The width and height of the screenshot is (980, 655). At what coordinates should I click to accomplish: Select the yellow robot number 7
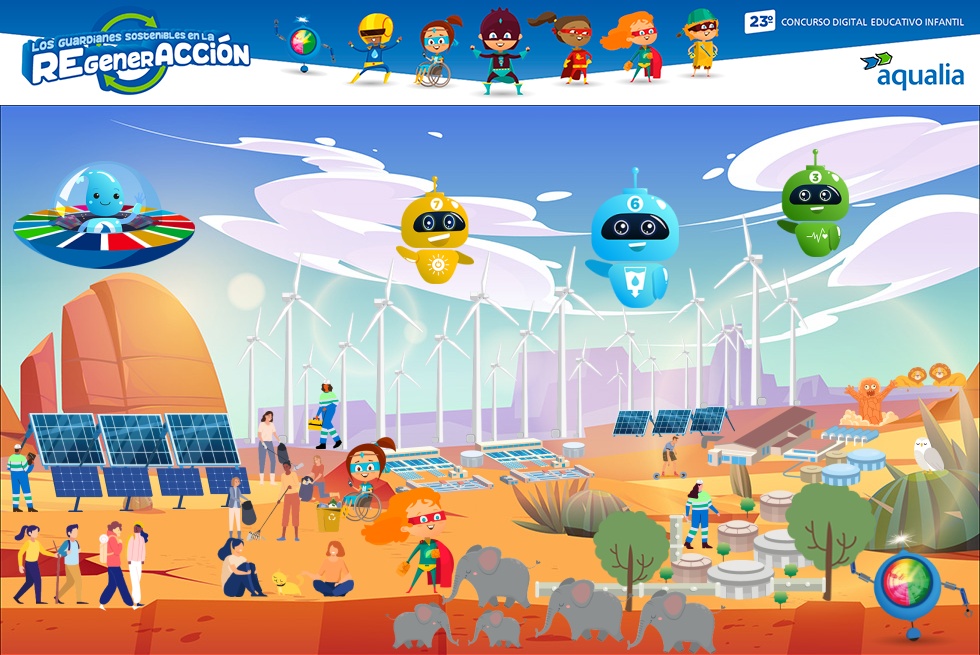(x=435, y=233)
